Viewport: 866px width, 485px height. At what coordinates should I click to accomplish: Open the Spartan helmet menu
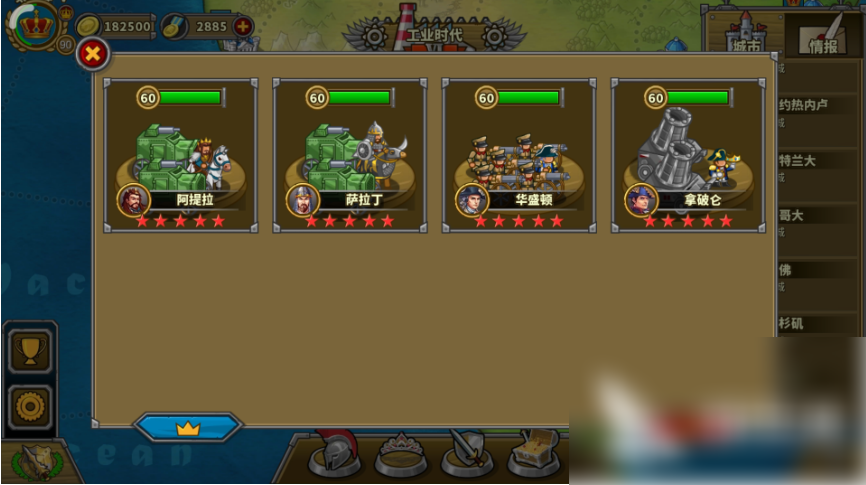[x=334, y=455]
